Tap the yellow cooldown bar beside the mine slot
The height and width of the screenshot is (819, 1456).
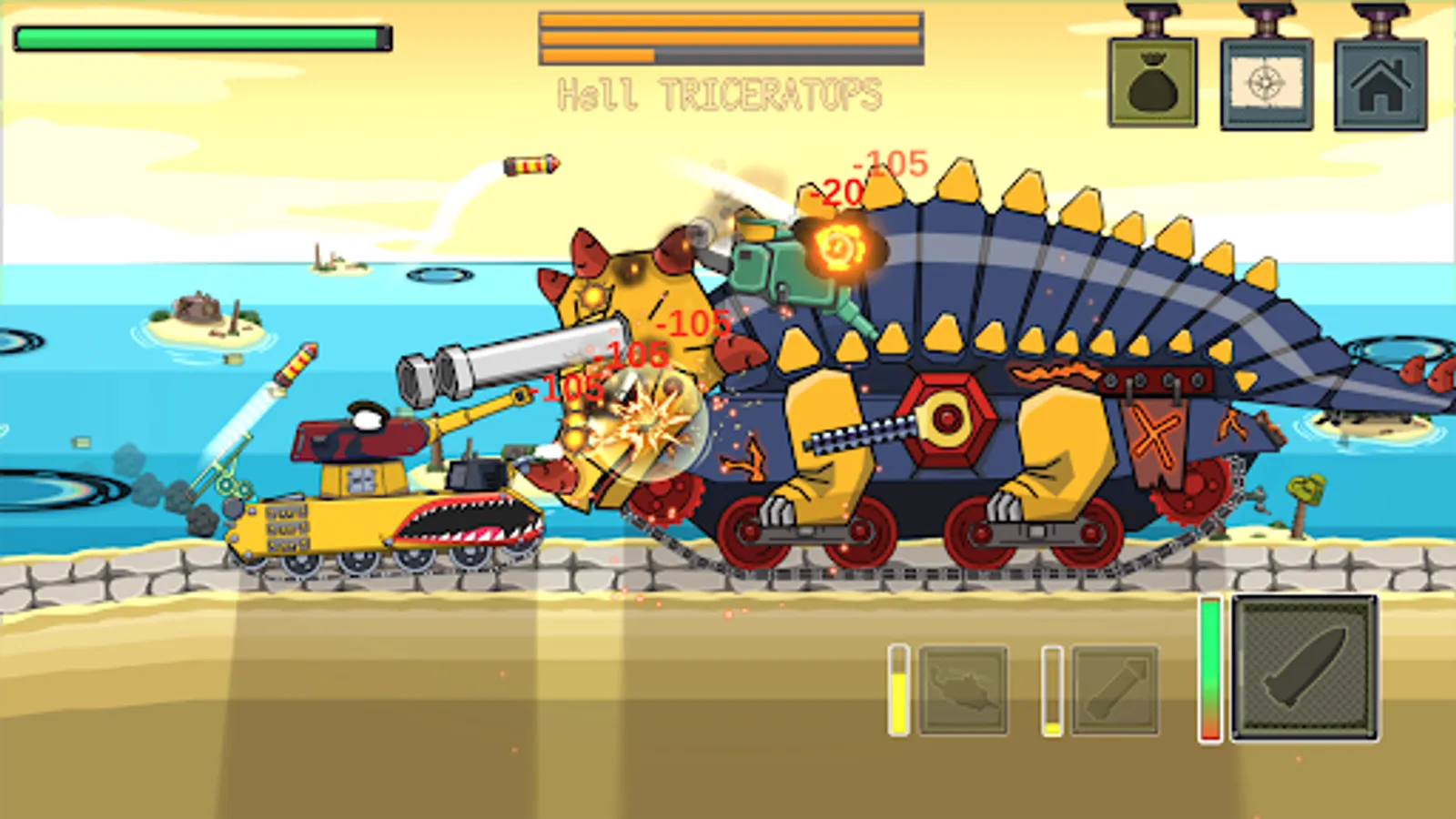click(899, 688)
